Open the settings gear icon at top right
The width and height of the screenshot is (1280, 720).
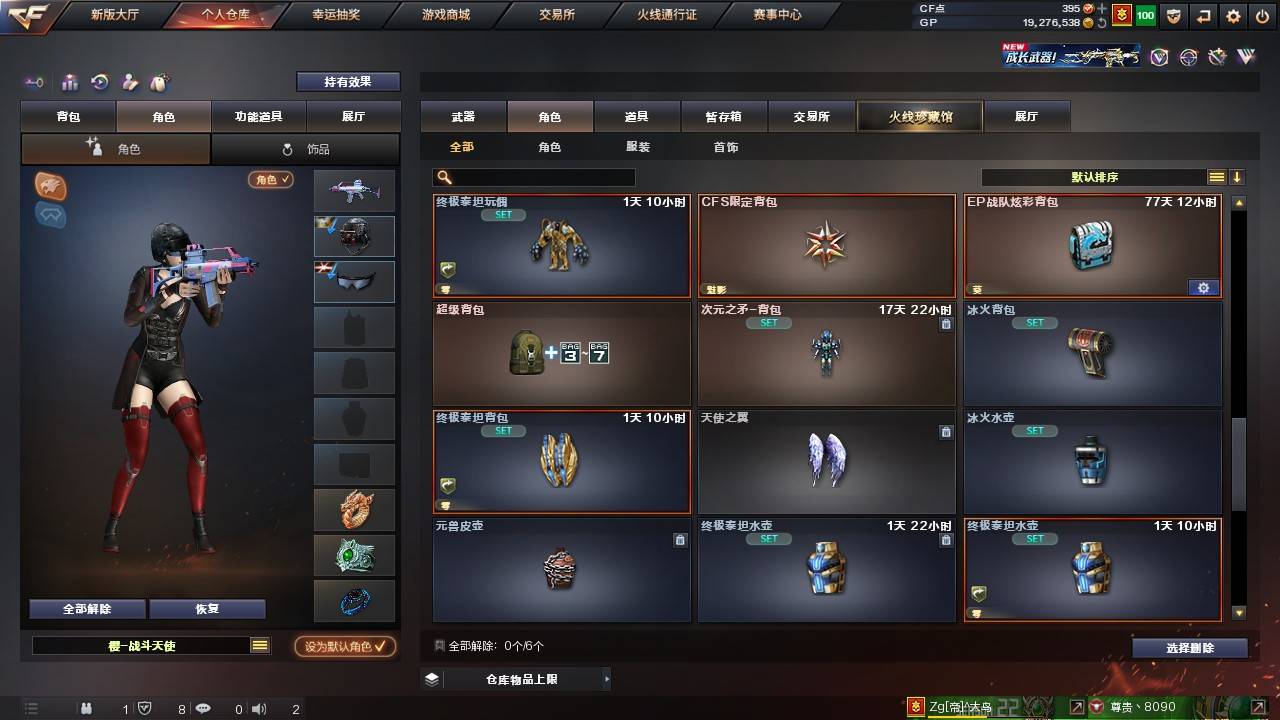click(x=1233, y=16)
